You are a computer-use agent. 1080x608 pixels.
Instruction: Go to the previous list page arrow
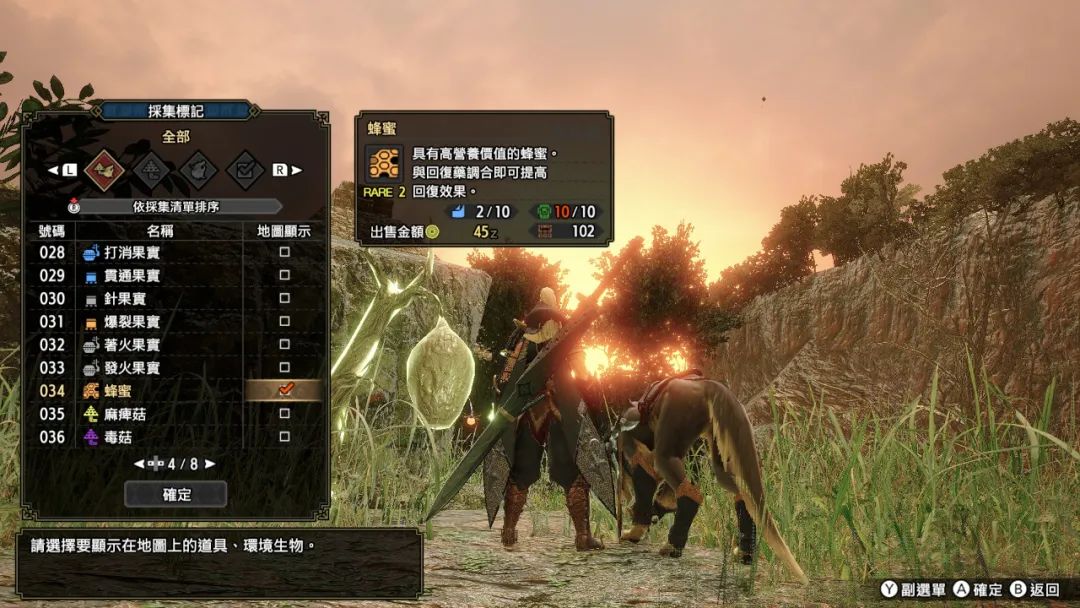coord(139,464)
